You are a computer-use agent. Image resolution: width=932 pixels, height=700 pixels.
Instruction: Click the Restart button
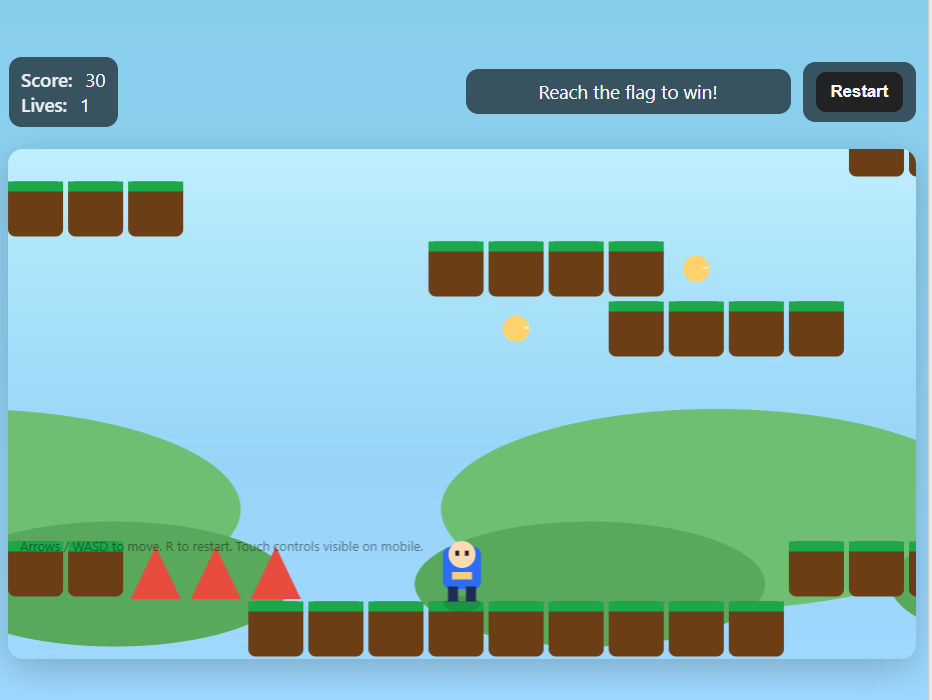pyautogui.click(x=859, y=92)
